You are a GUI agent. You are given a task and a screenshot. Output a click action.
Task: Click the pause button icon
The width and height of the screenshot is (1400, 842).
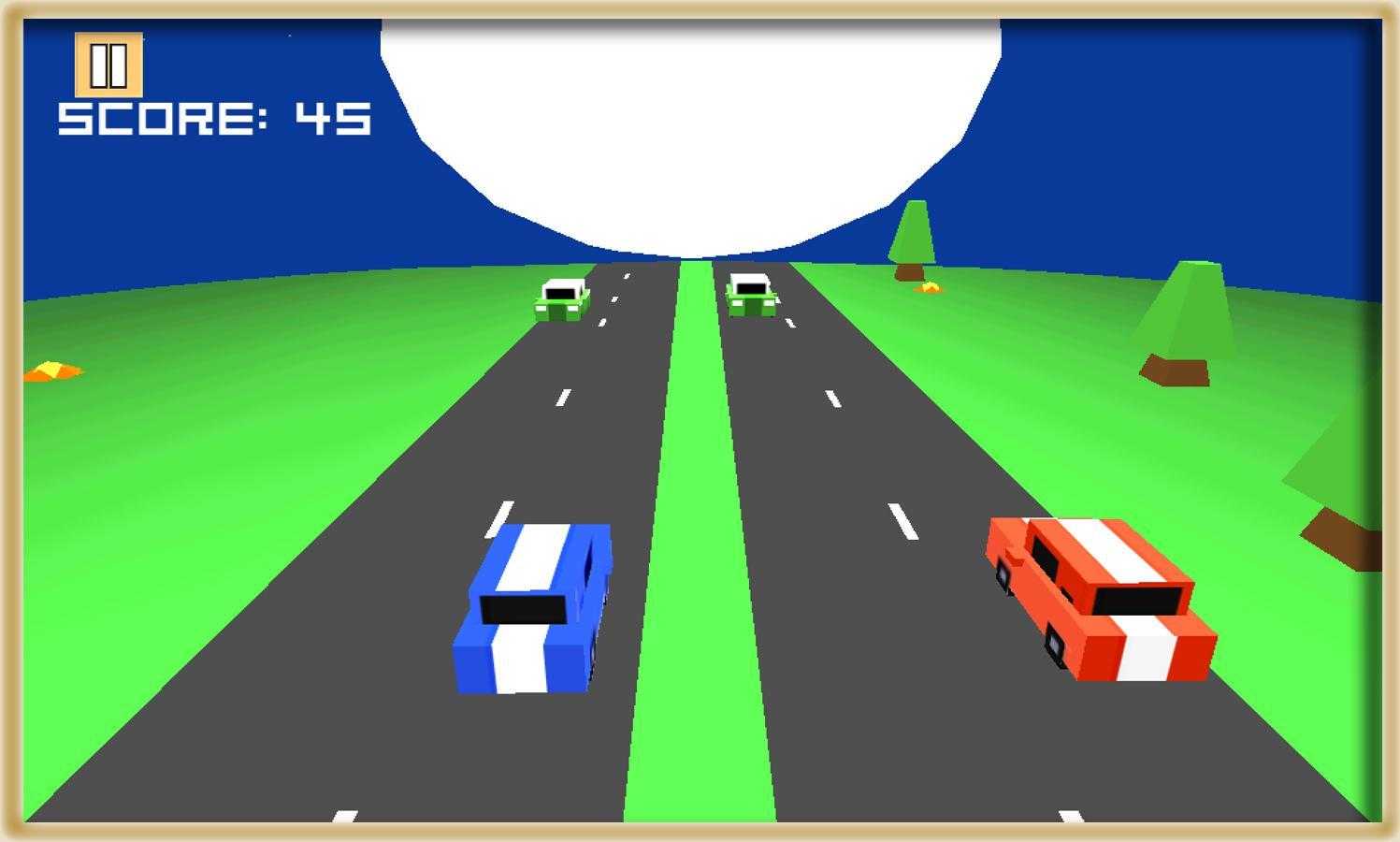tap(108, 65)
